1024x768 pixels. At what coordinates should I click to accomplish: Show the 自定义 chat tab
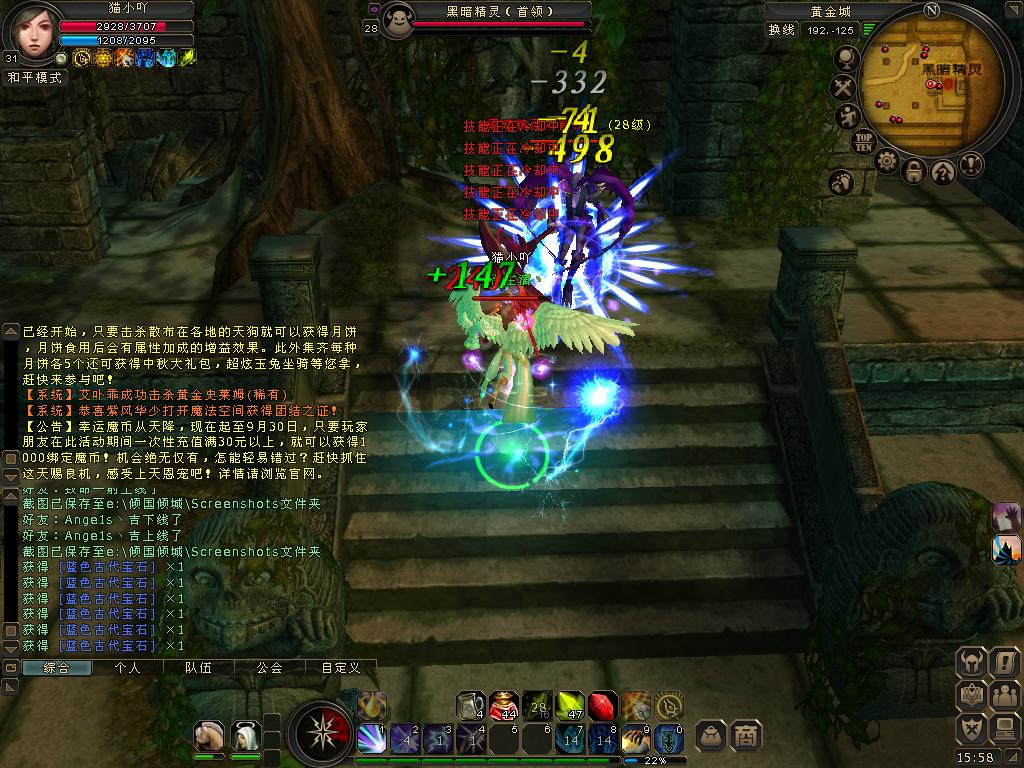coord(340,668)
